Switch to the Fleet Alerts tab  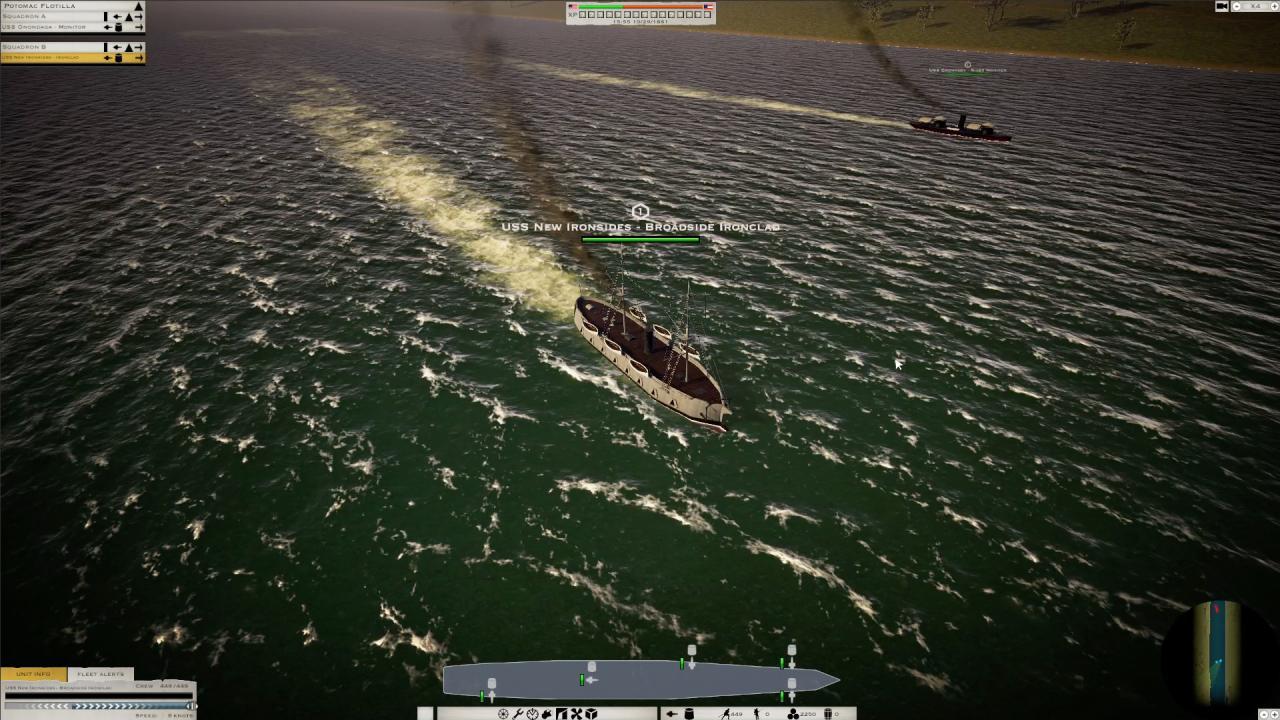[100, 673]
